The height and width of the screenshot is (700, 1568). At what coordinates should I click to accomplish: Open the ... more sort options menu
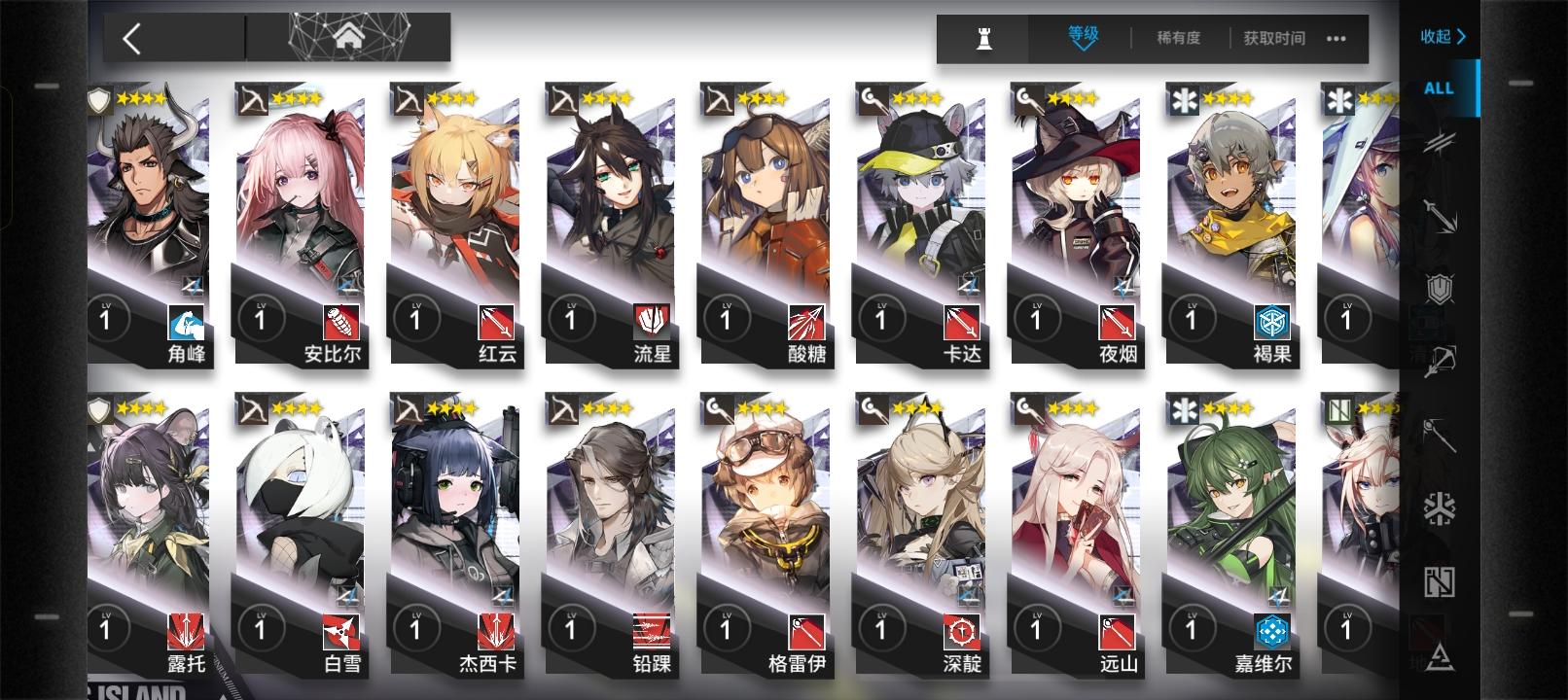click(x=1334, y=40)
